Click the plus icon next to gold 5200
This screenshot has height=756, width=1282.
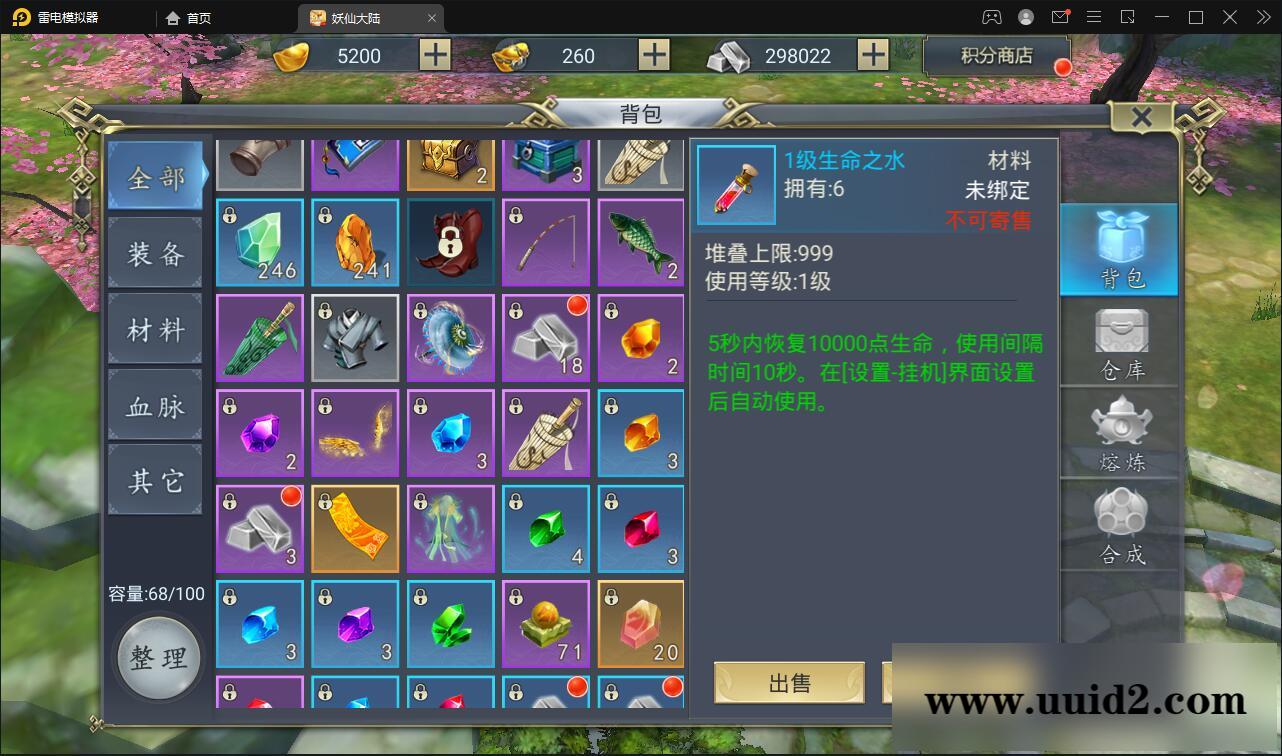(x=434, y=55)
